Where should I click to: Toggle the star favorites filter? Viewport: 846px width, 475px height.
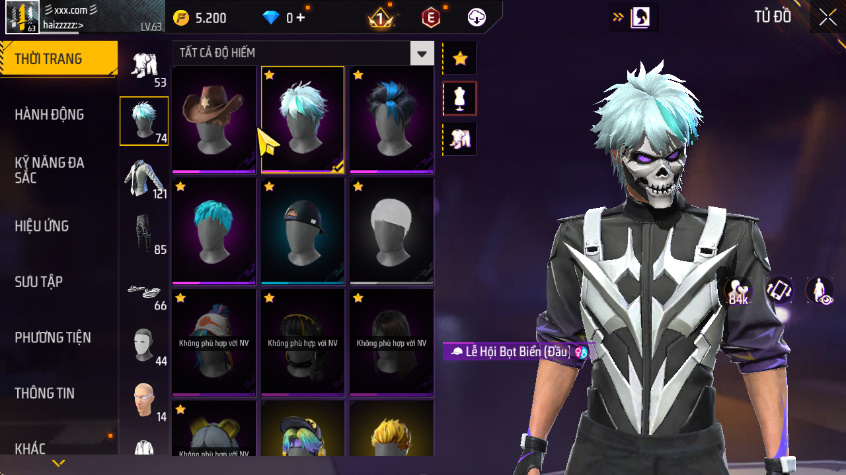click(460, 58)
